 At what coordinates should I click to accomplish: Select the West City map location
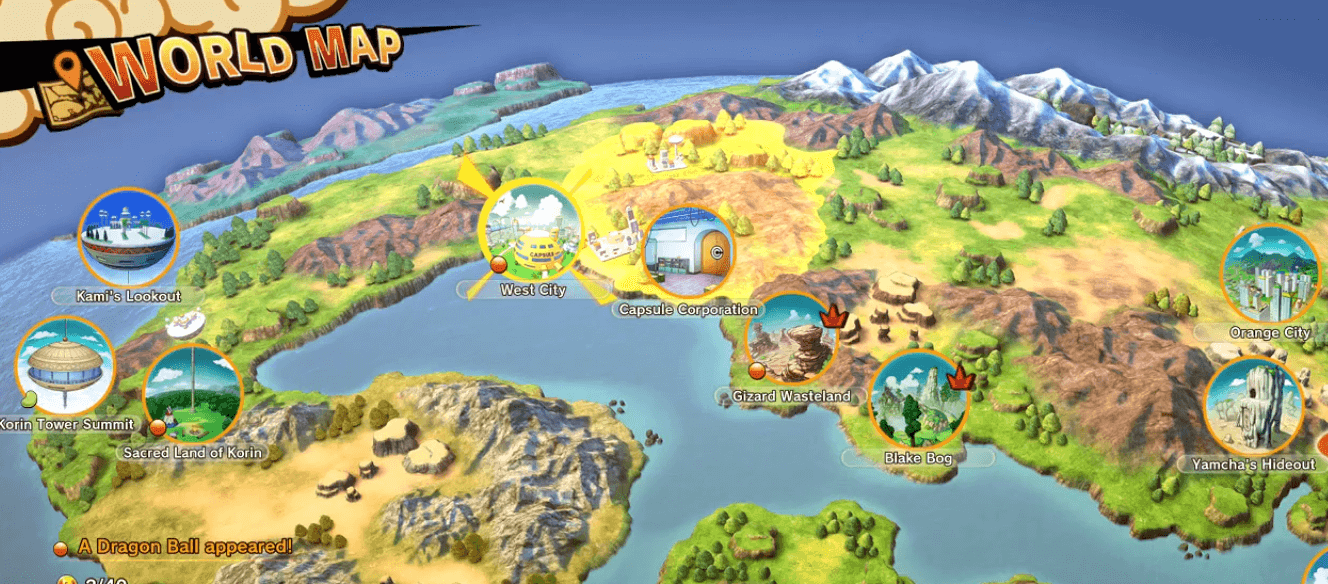531,233
